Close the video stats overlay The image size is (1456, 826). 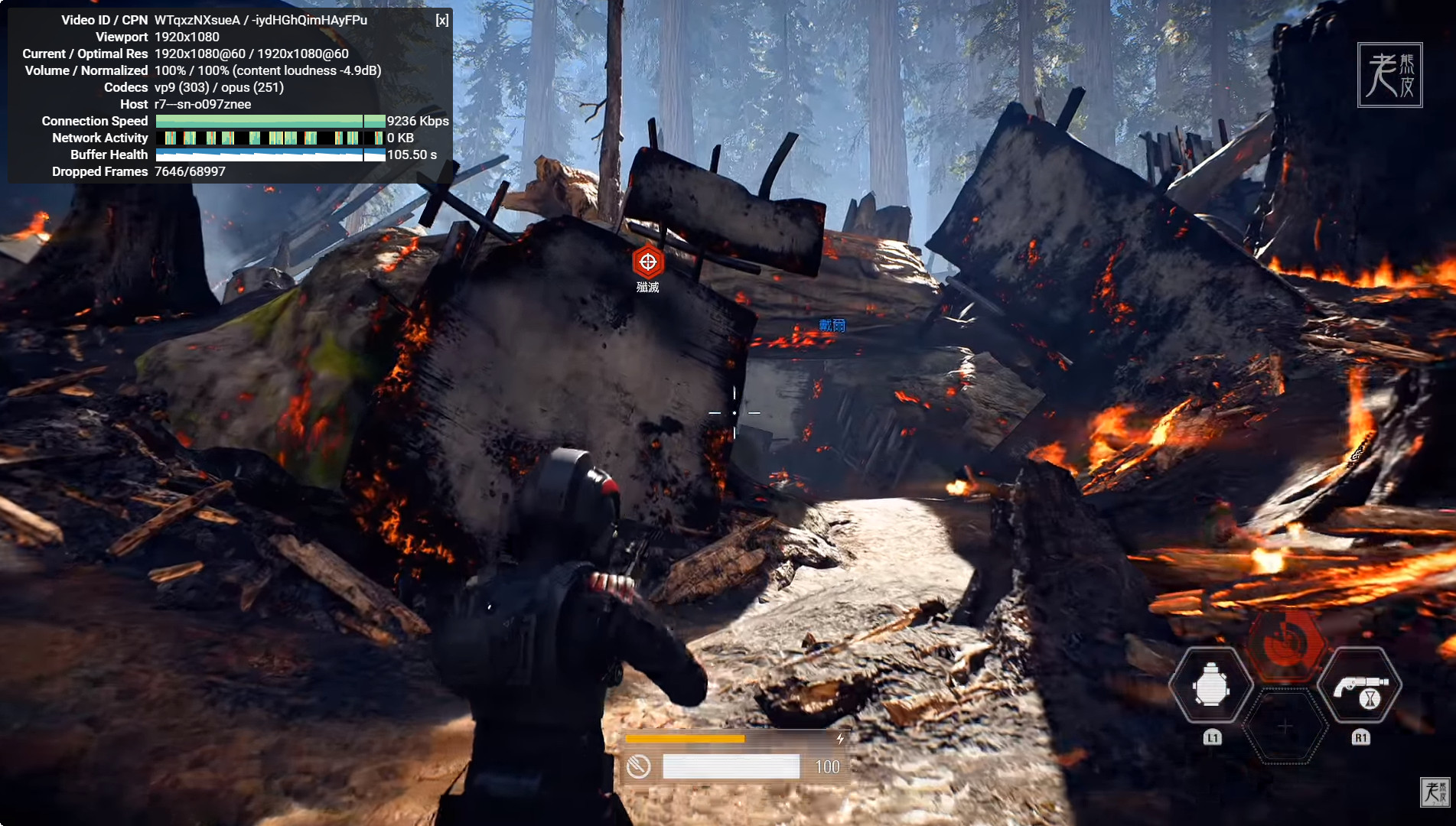click(x=442, y=20)
